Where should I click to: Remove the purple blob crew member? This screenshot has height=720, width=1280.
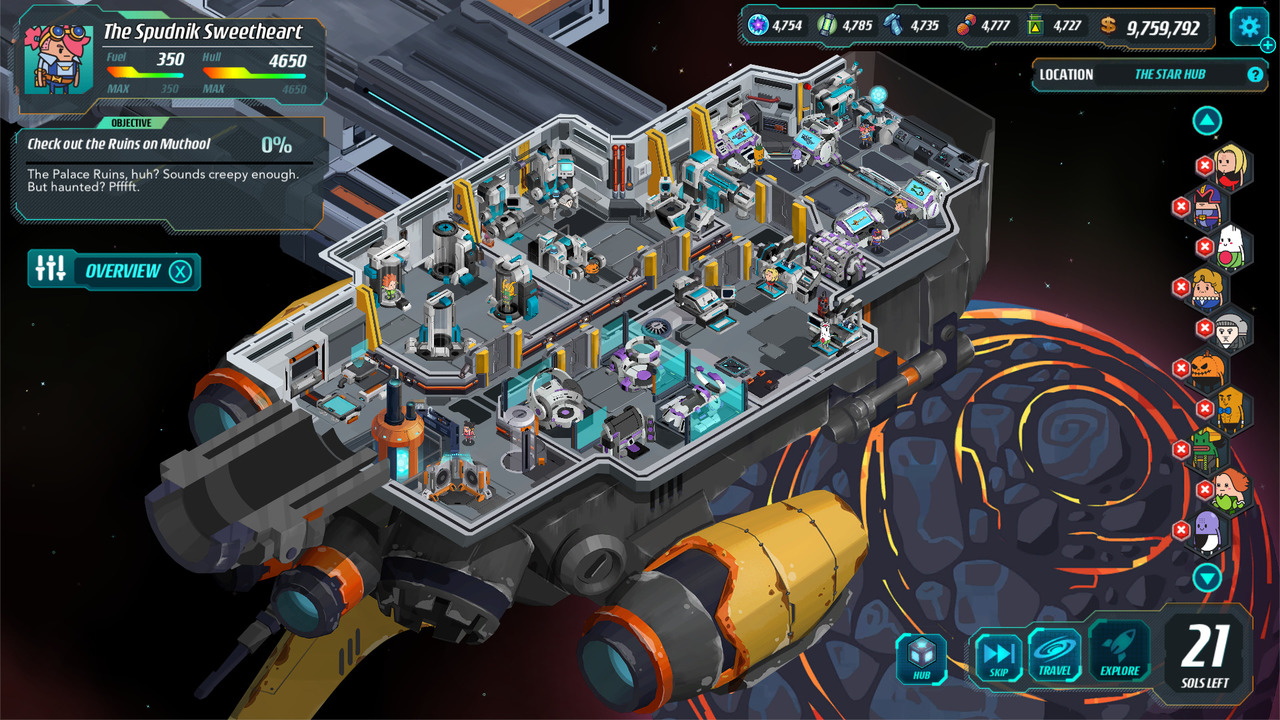click(1181, 530)
